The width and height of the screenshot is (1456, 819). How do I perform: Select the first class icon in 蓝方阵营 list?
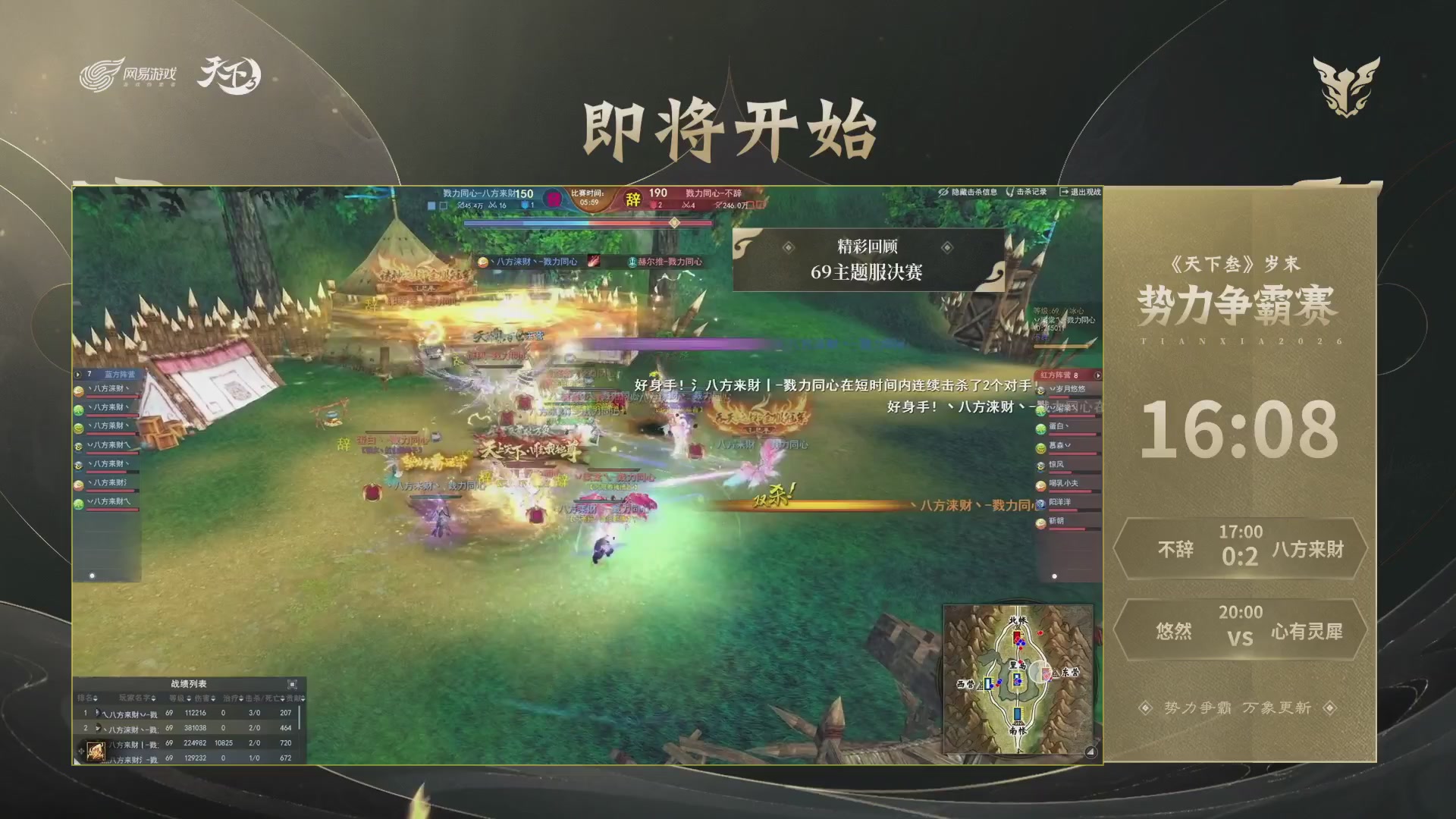point(78,392)
